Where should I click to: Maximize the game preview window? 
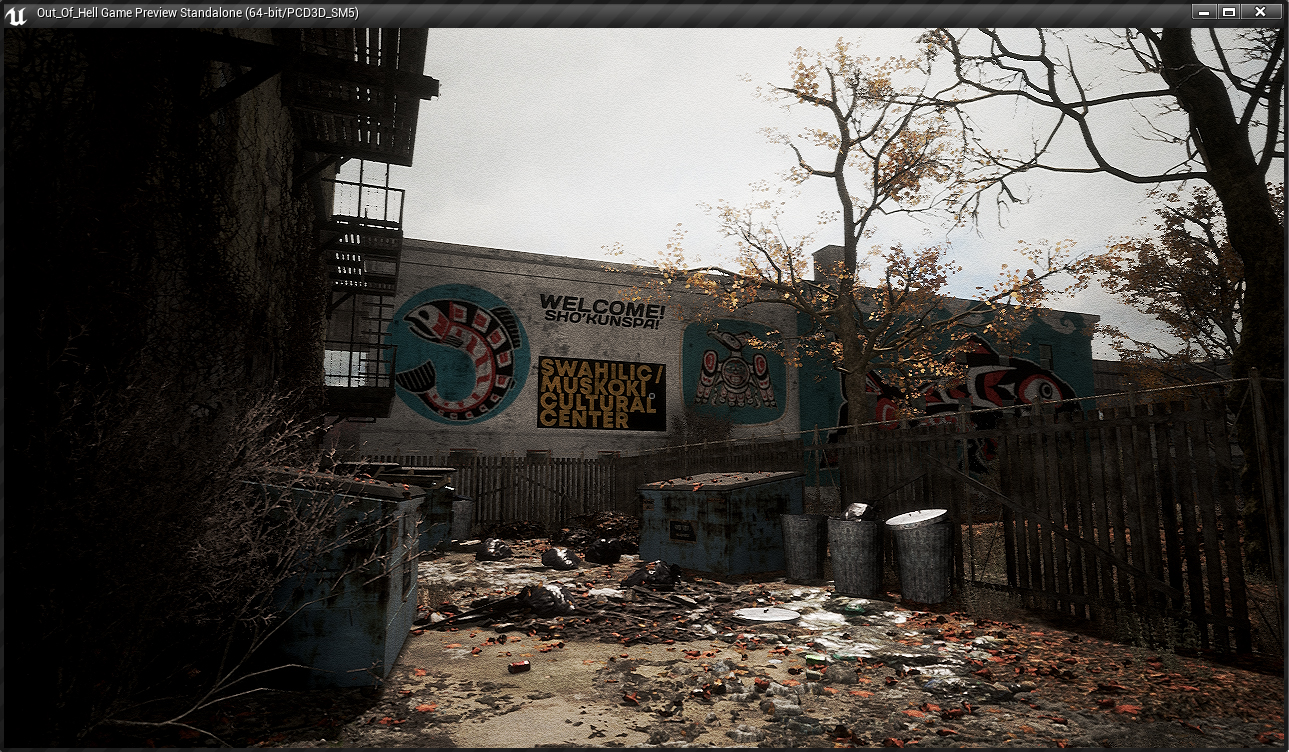point(1229,12)
